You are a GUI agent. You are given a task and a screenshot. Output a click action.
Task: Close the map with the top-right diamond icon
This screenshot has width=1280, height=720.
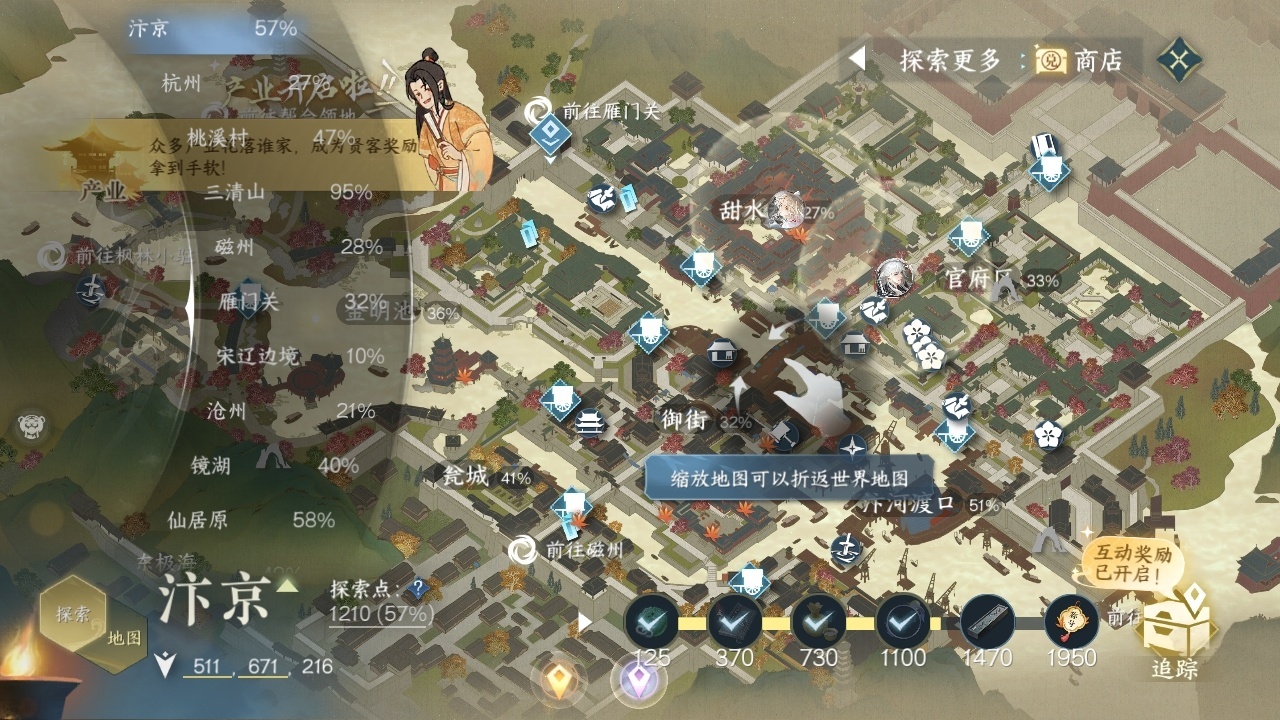click(x=1180, y=60)
